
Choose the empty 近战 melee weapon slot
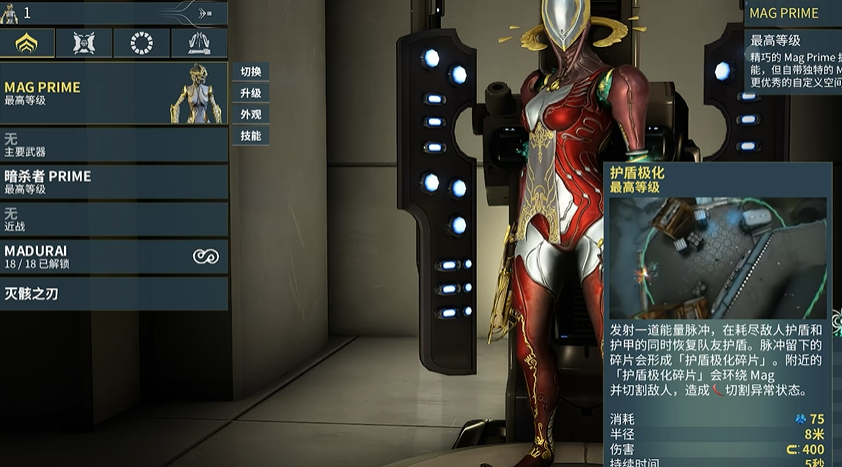point(114,219)
